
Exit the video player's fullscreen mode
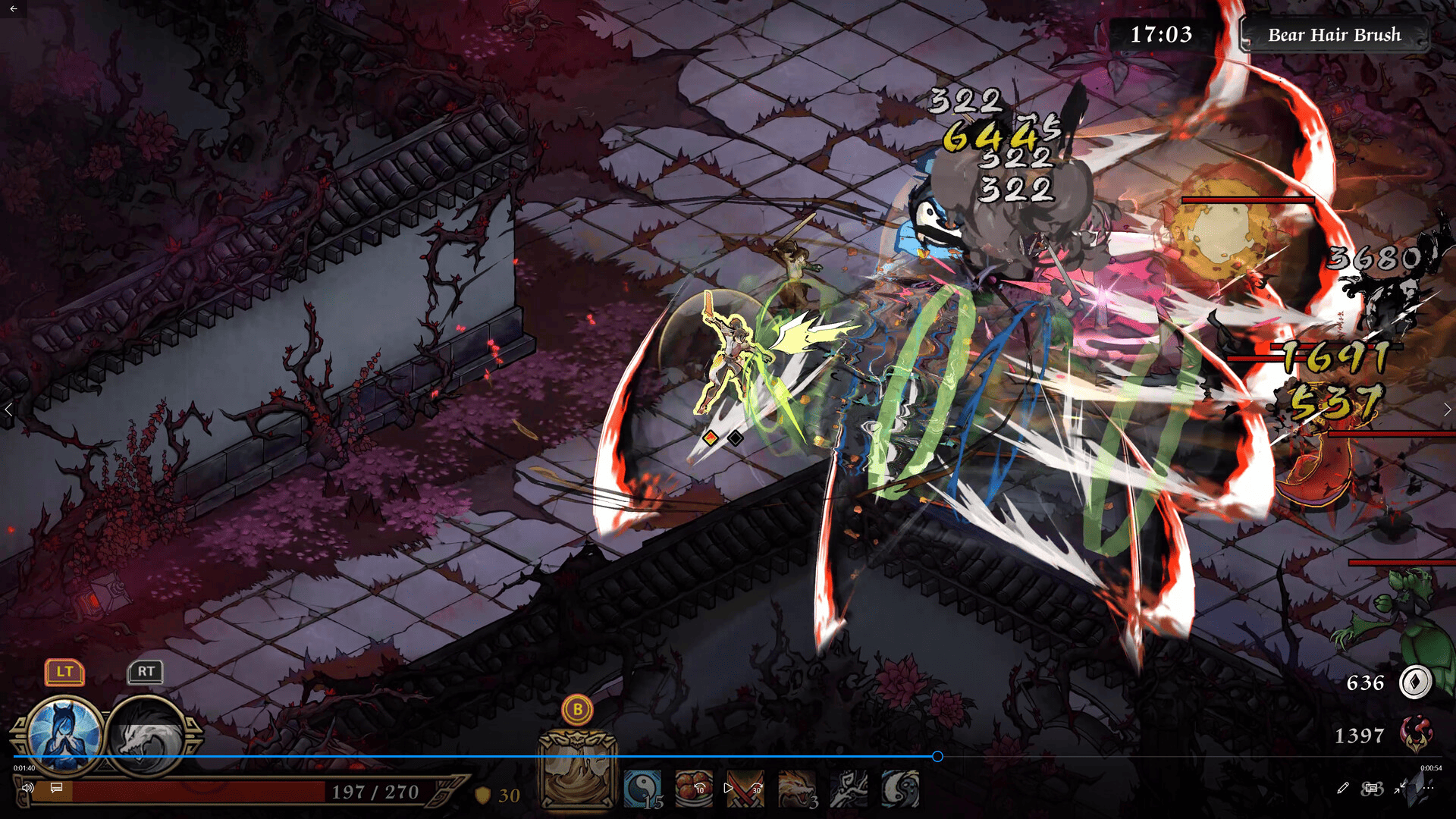1400,788
